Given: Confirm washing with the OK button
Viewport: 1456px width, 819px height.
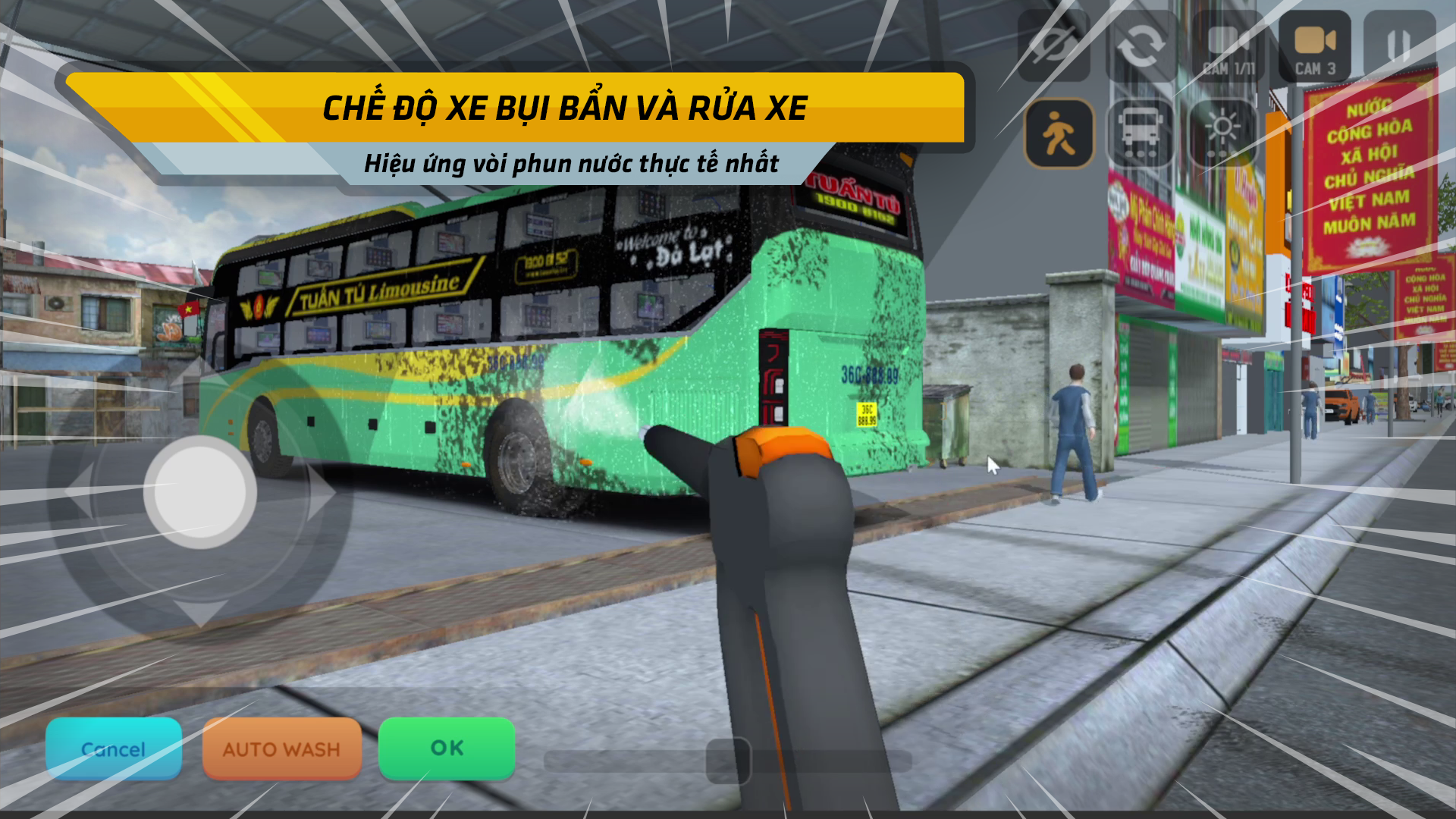Looking at the screenshot, I should (446, 748).
